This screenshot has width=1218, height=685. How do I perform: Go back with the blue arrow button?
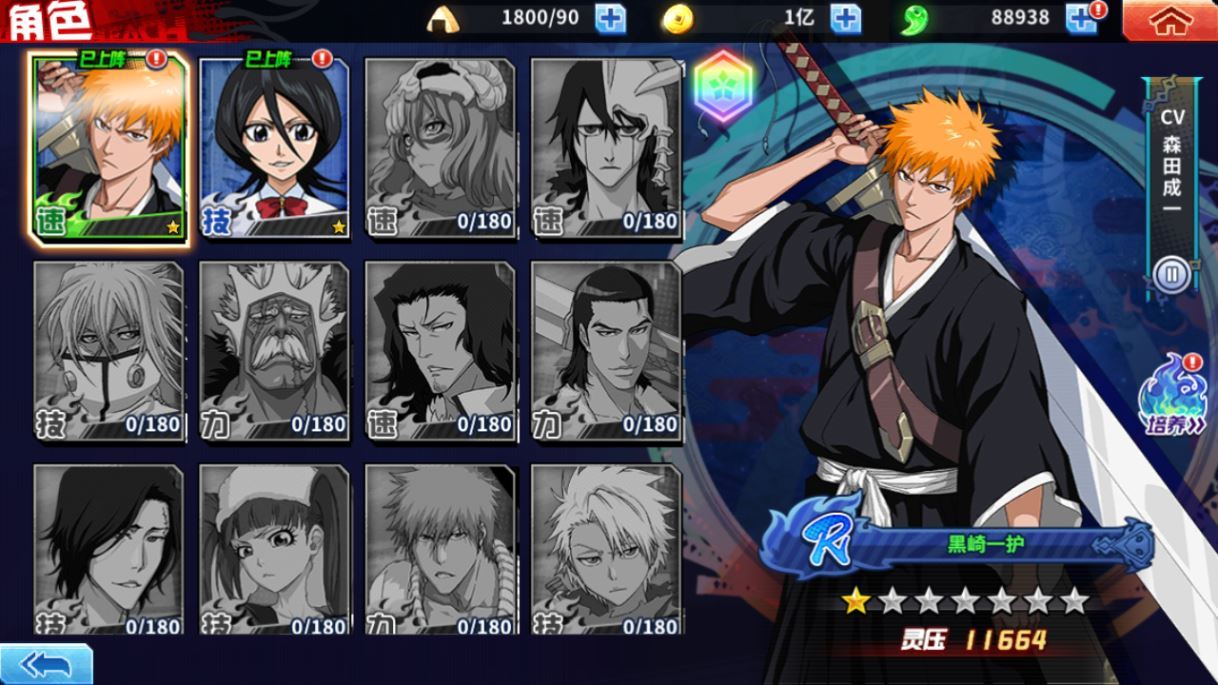tap(45, 665)
